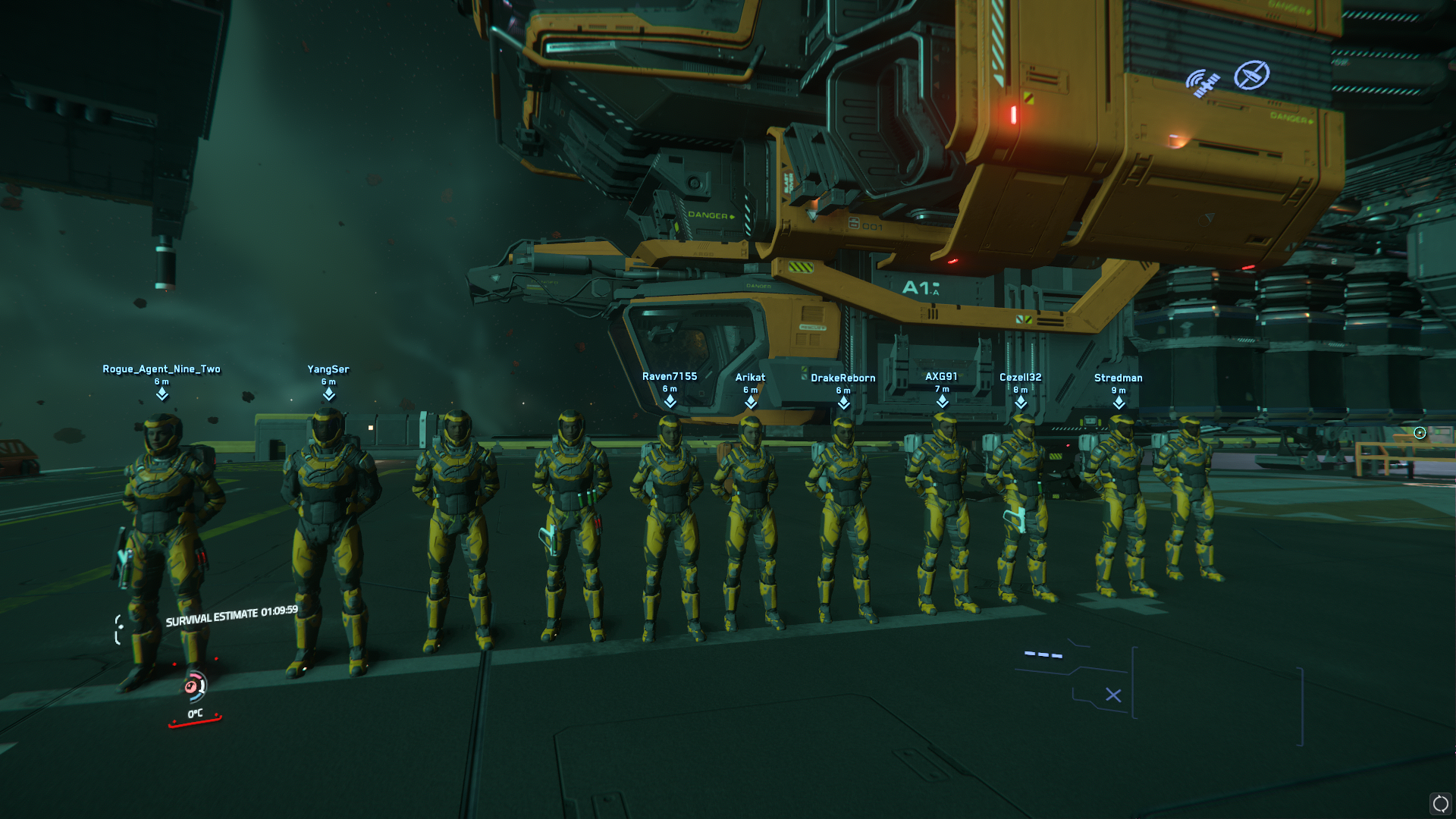1456x819 pixels.
Task: Click the circular arrow icon in the corner
Action: click(1440, 803)
